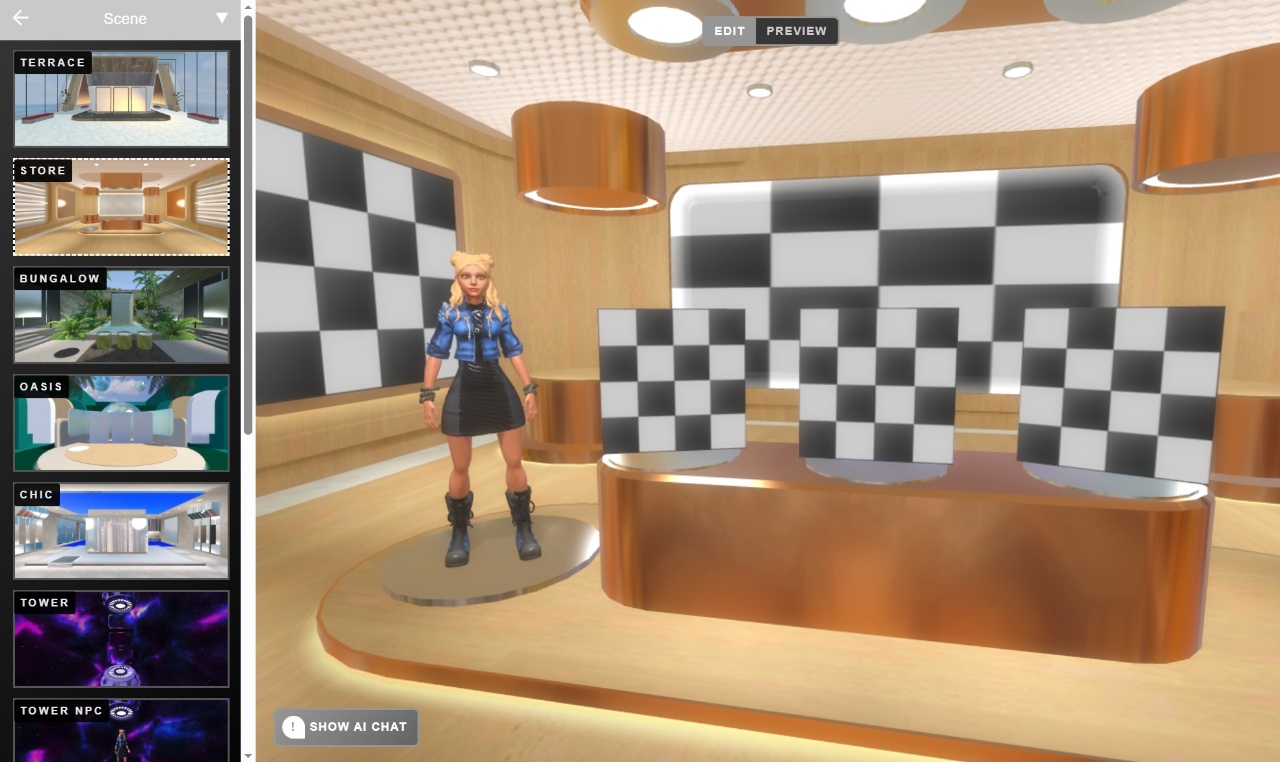Select the TERRACE scene thumbnail
Viewport: 1280px width, 762px height.
click(121, 98)
